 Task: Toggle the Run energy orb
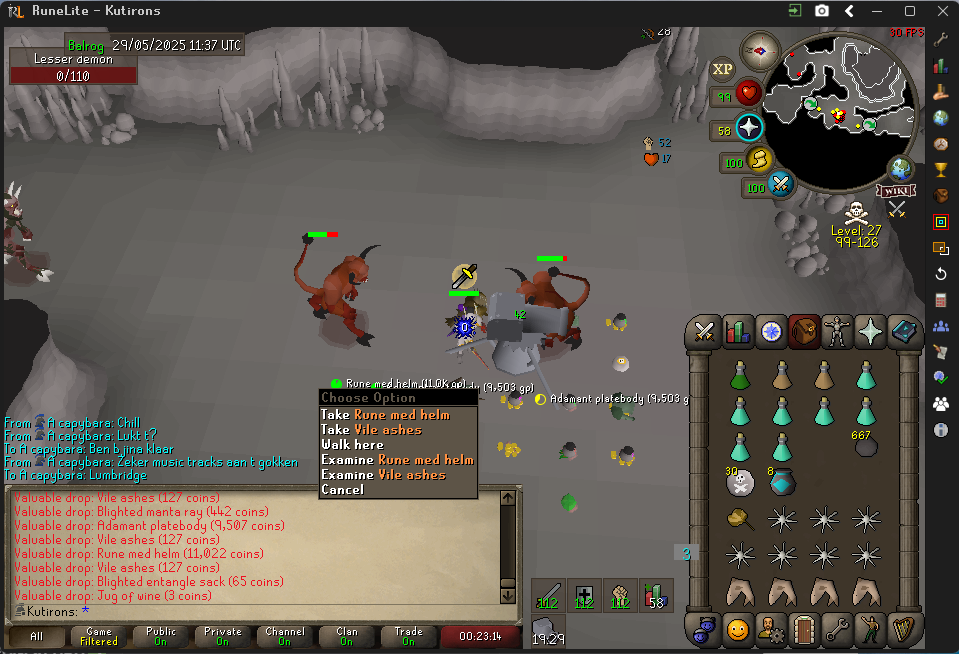pyautogui.click(x=762, y=159)
